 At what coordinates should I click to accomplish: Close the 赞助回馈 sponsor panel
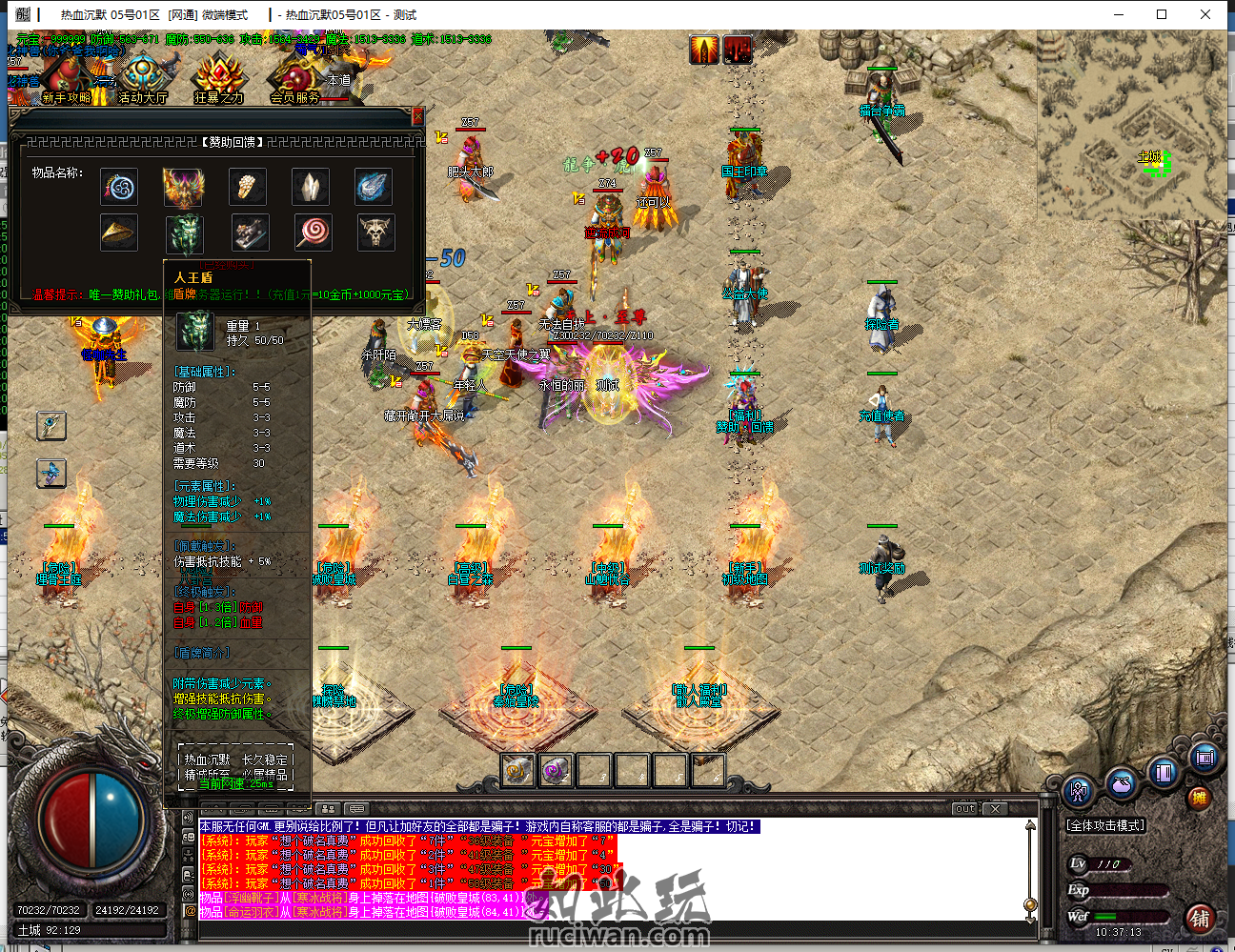click(417, 116)
